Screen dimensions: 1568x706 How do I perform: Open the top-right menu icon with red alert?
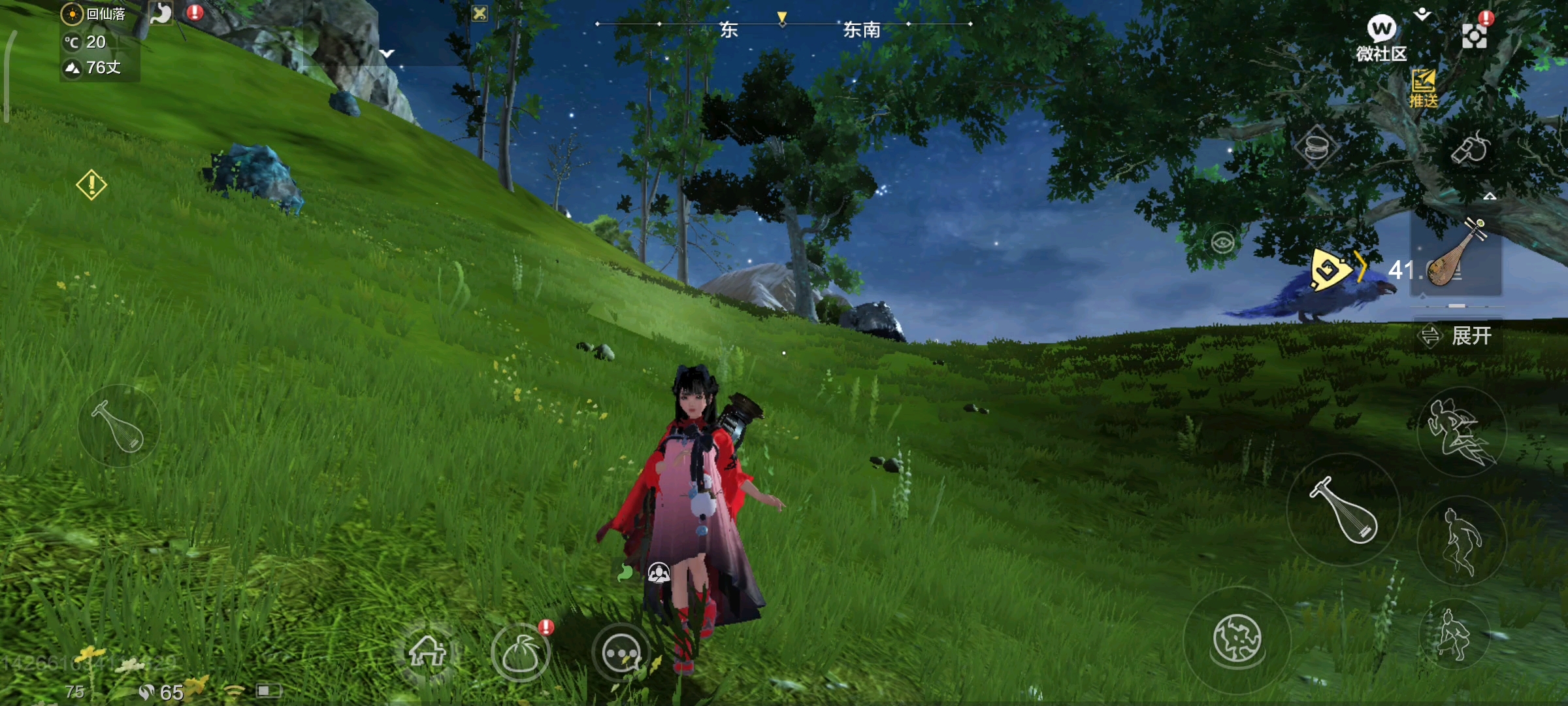[1475, 34]
